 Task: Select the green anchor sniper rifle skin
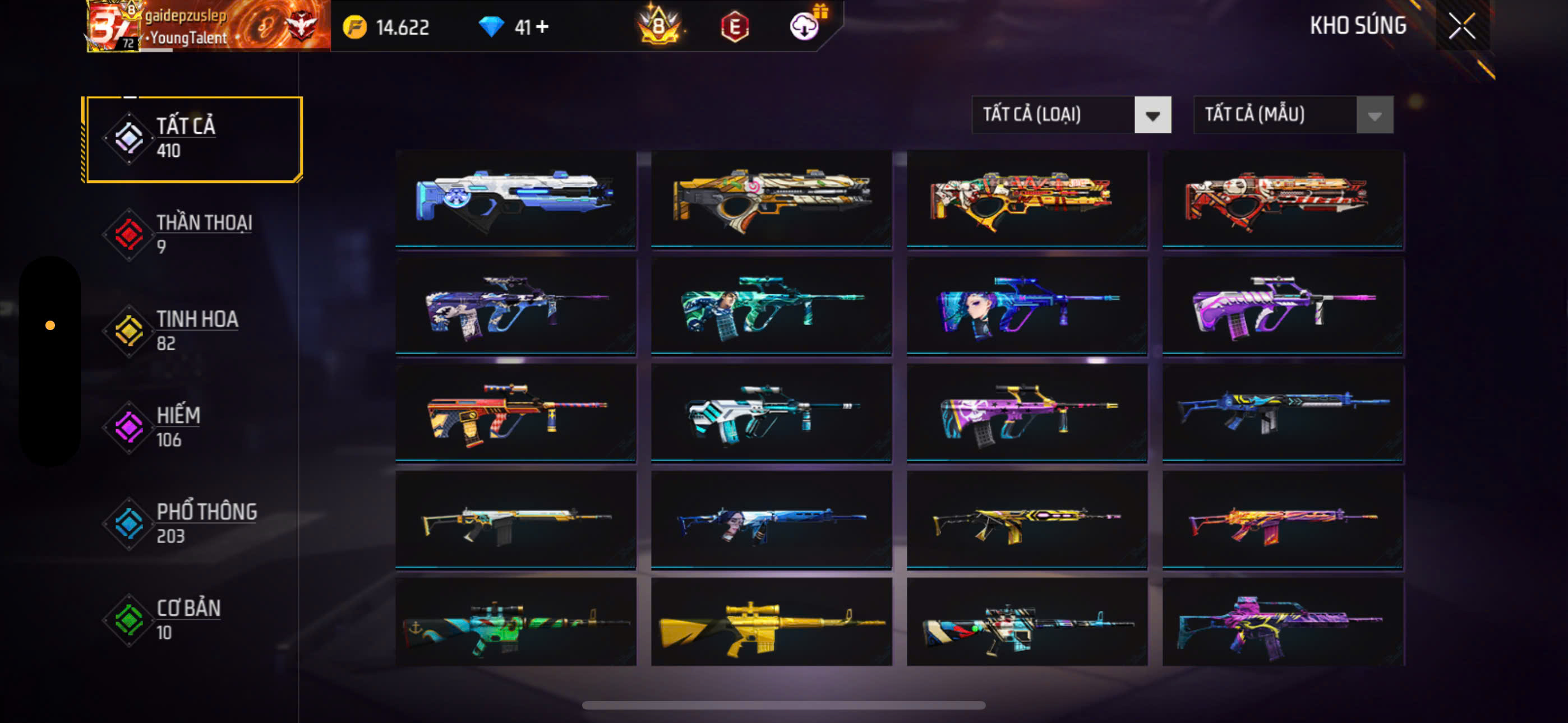point(515,622)
